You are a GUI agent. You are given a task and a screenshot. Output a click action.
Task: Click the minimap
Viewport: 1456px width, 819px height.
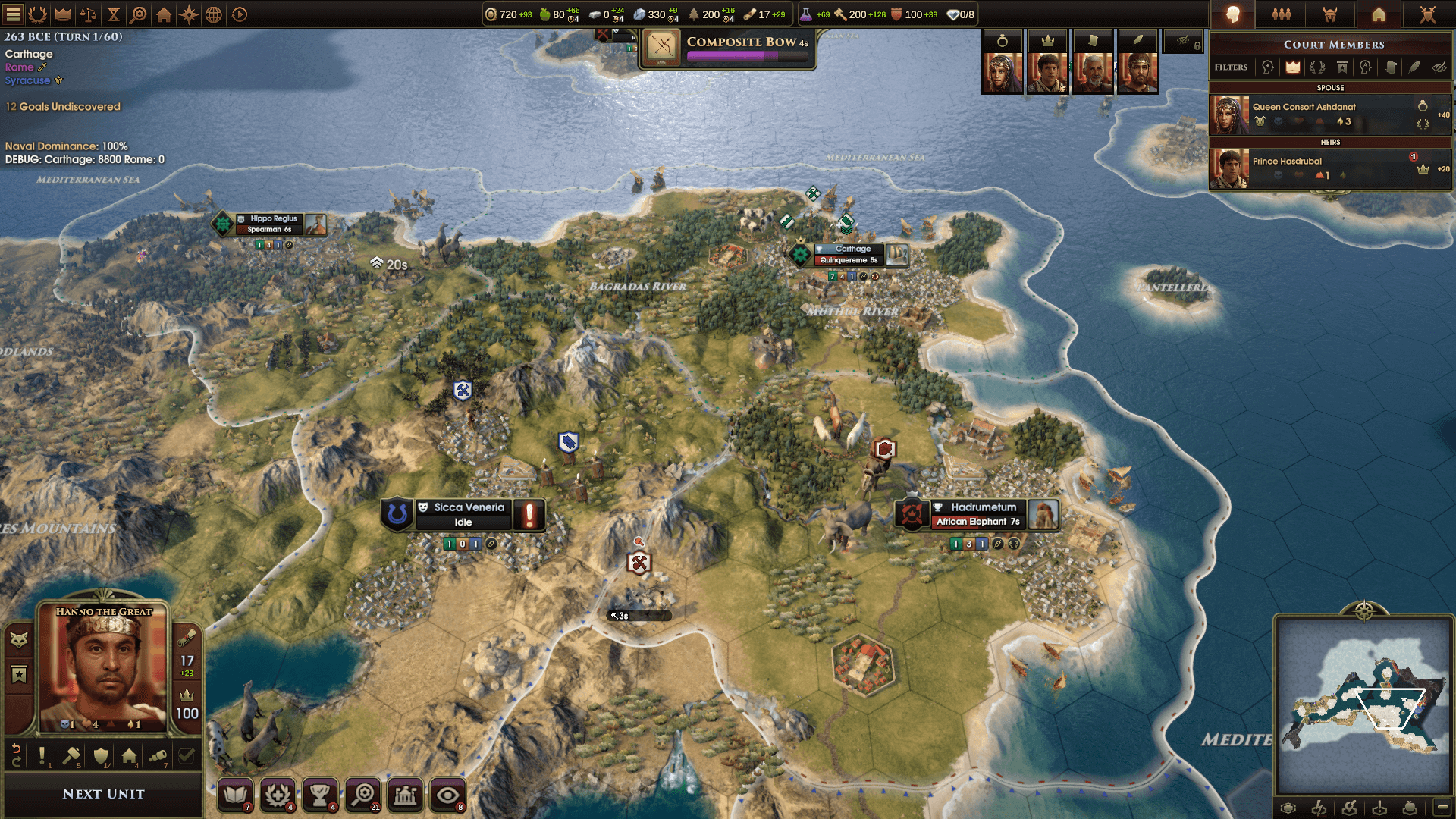1363,705
